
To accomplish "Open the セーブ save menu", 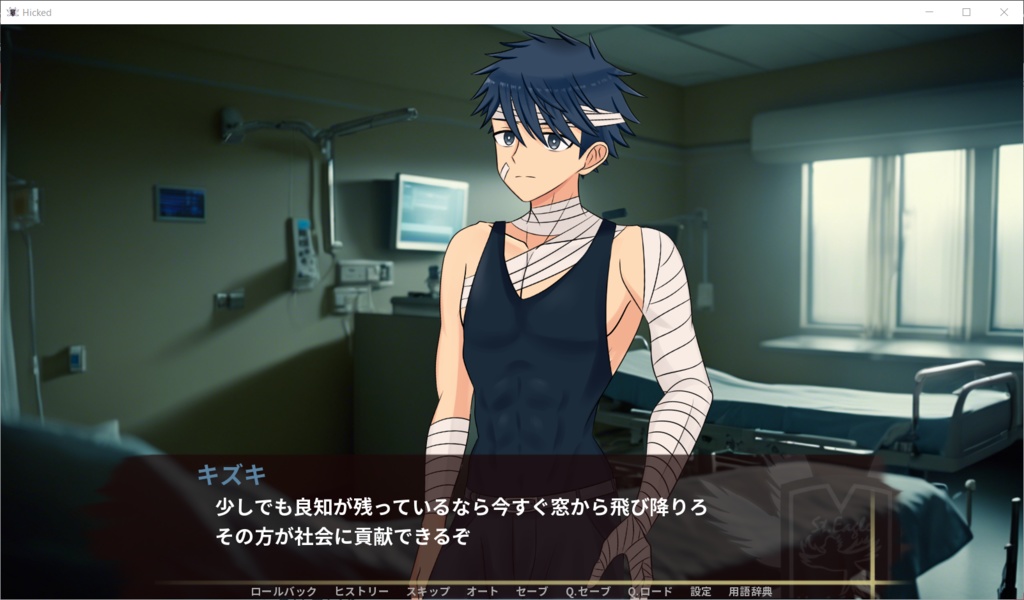I will pos(532,592).
